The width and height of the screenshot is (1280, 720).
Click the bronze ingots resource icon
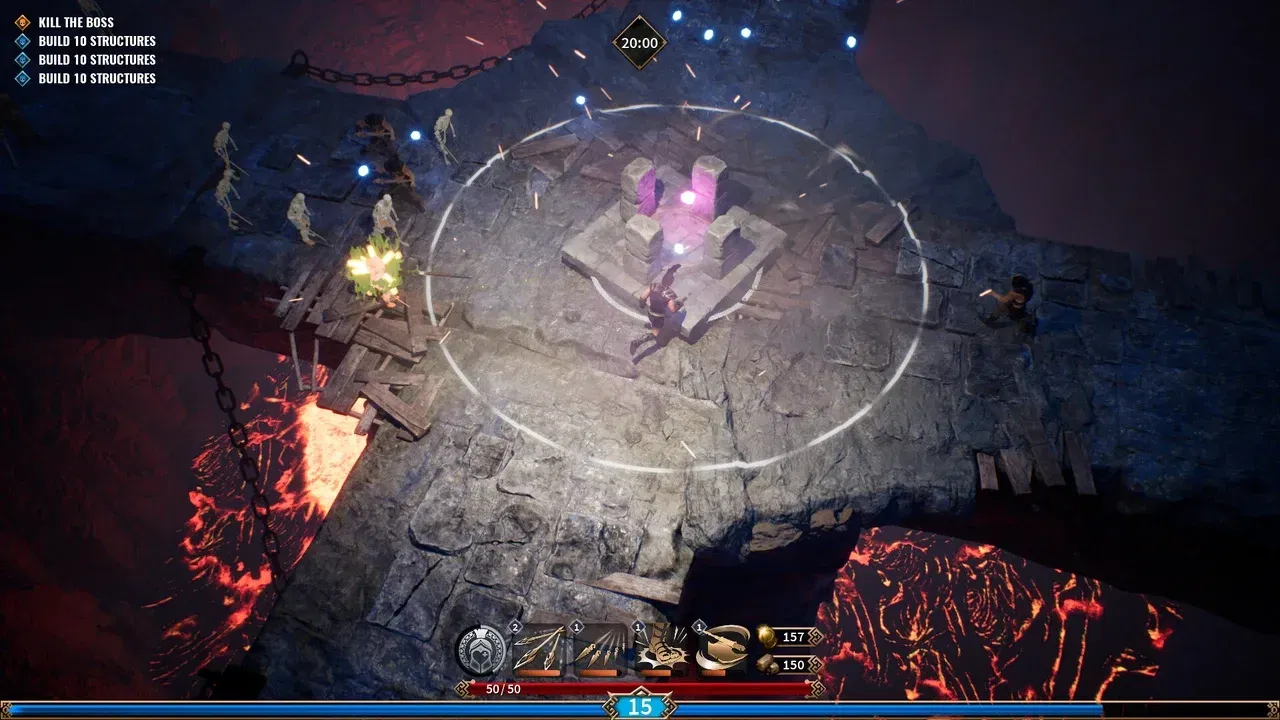pos(766,663)
